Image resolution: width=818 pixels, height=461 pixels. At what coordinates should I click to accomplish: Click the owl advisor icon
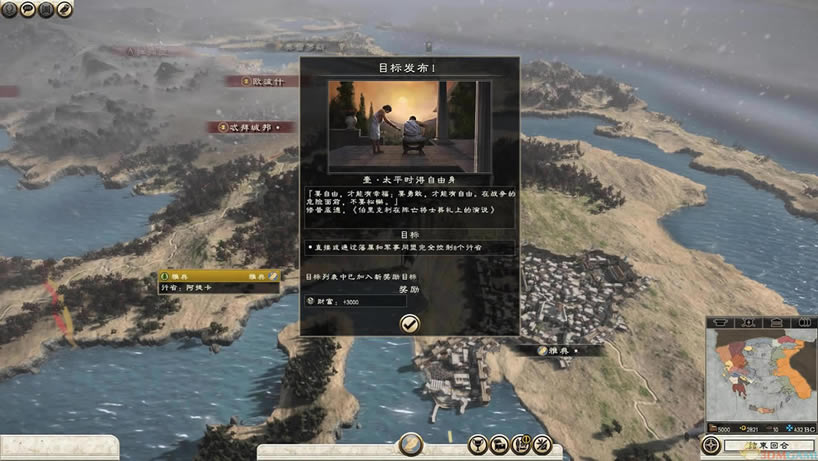click(66, 9)
